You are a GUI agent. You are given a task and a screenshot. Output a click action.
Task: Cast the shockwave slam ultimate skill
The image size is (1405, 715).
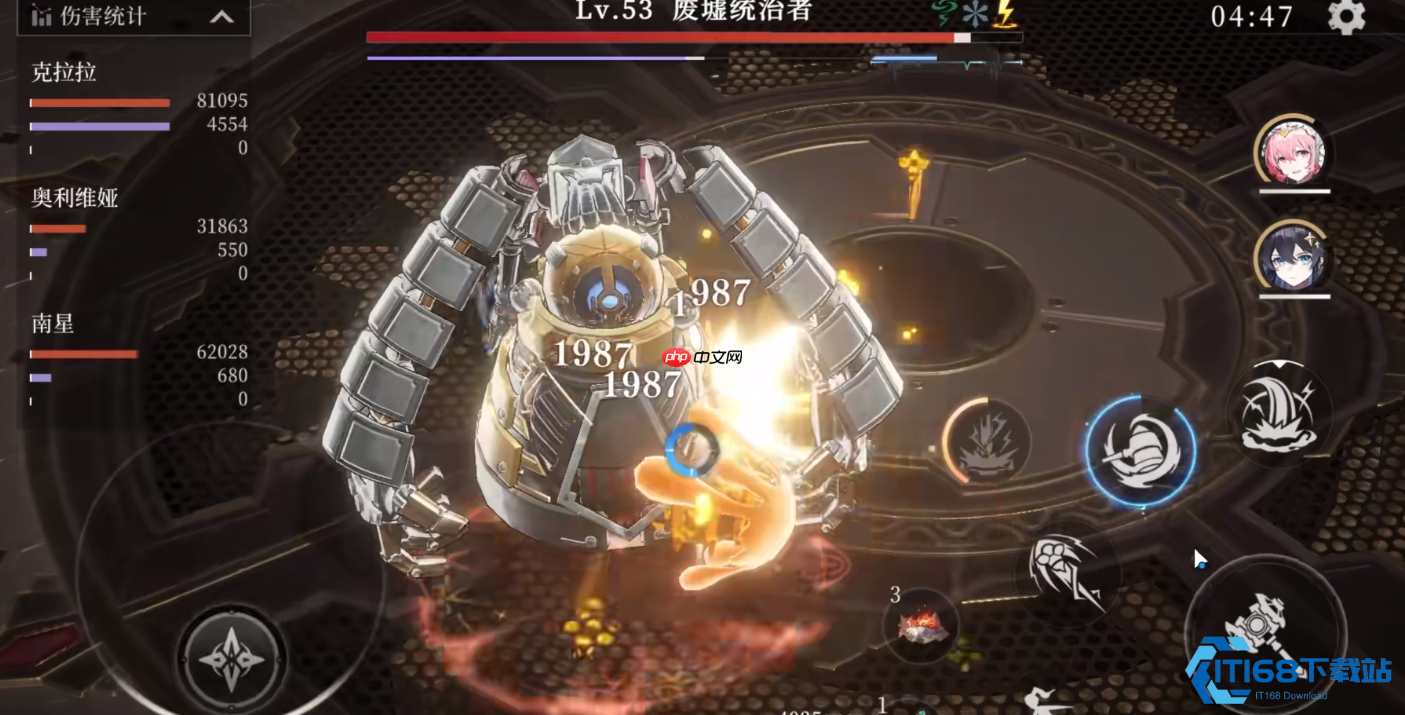(1279, 411)
